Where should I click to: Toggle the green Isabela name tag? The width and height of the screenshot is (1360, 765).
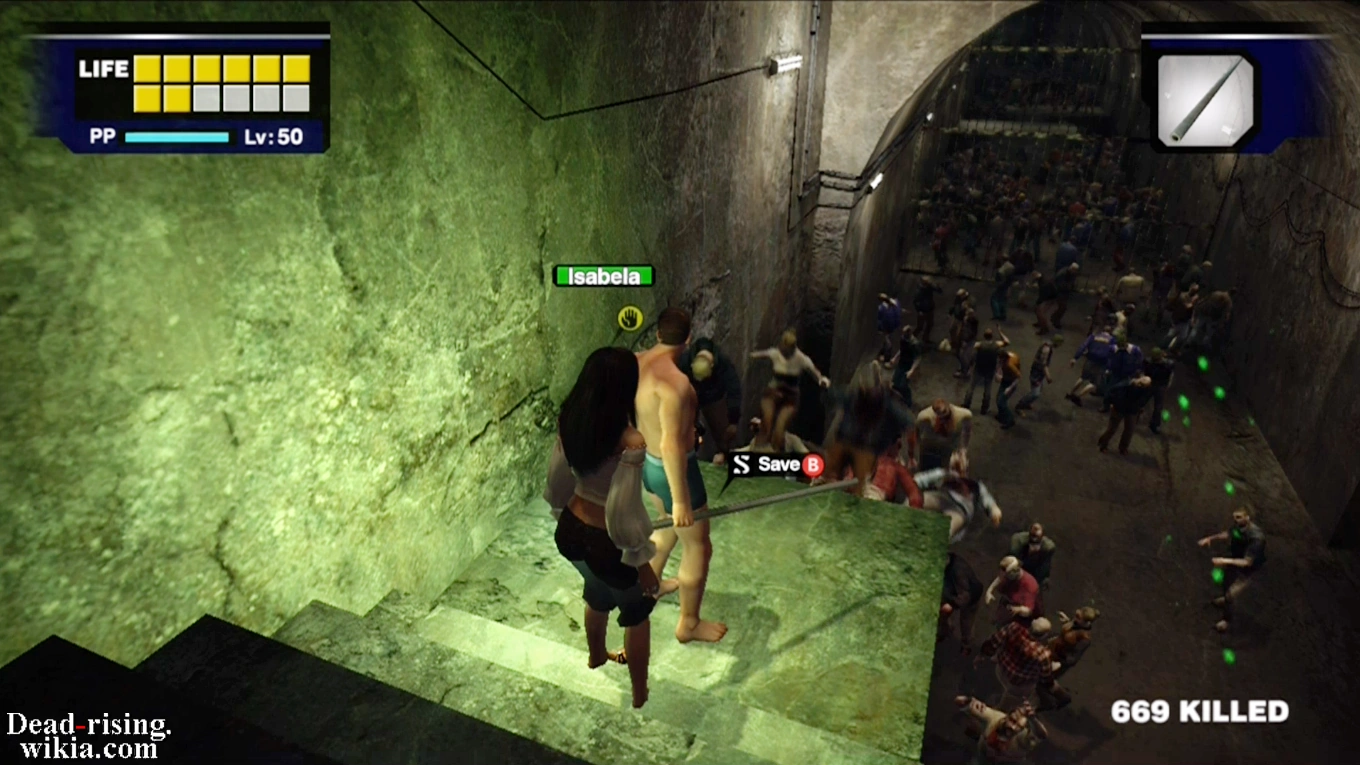[603, 276]
